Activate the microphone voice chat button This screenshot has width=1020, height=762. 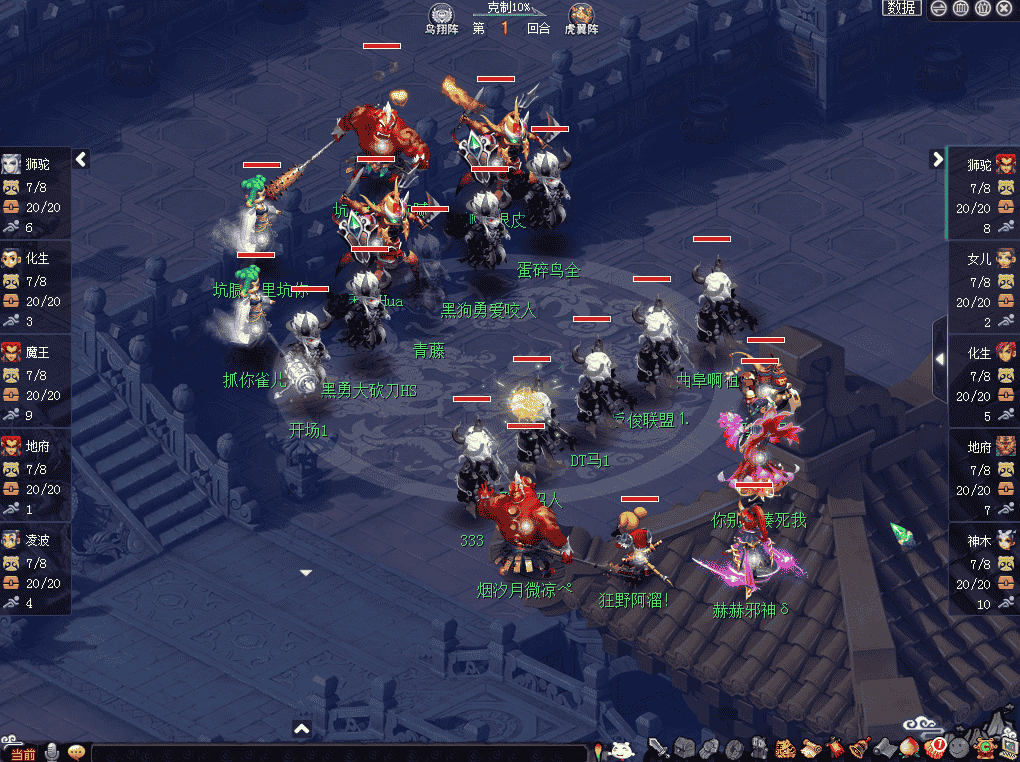[52, 752]
